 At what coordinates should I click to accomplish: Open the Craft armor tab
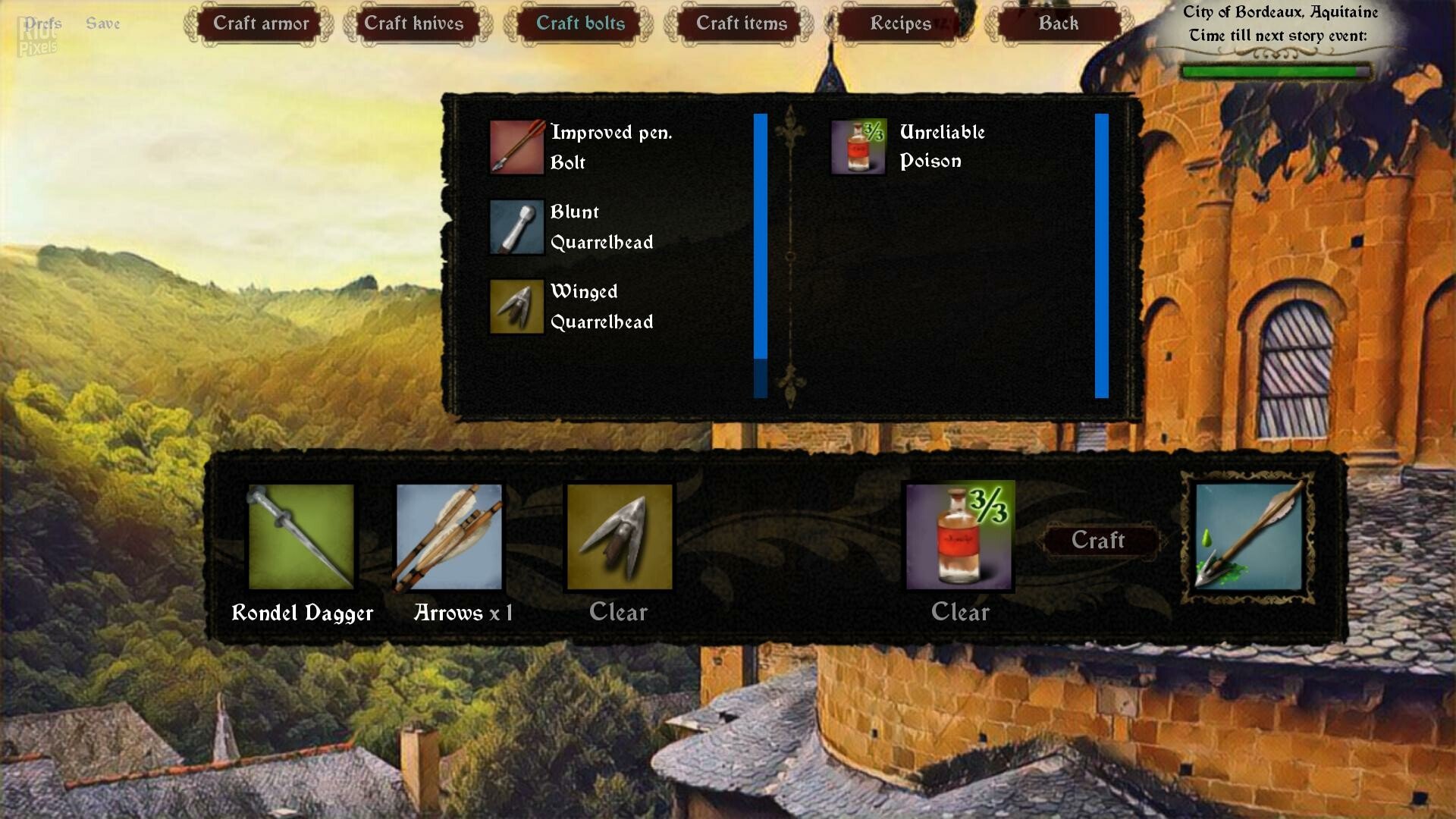pos(260,24)
